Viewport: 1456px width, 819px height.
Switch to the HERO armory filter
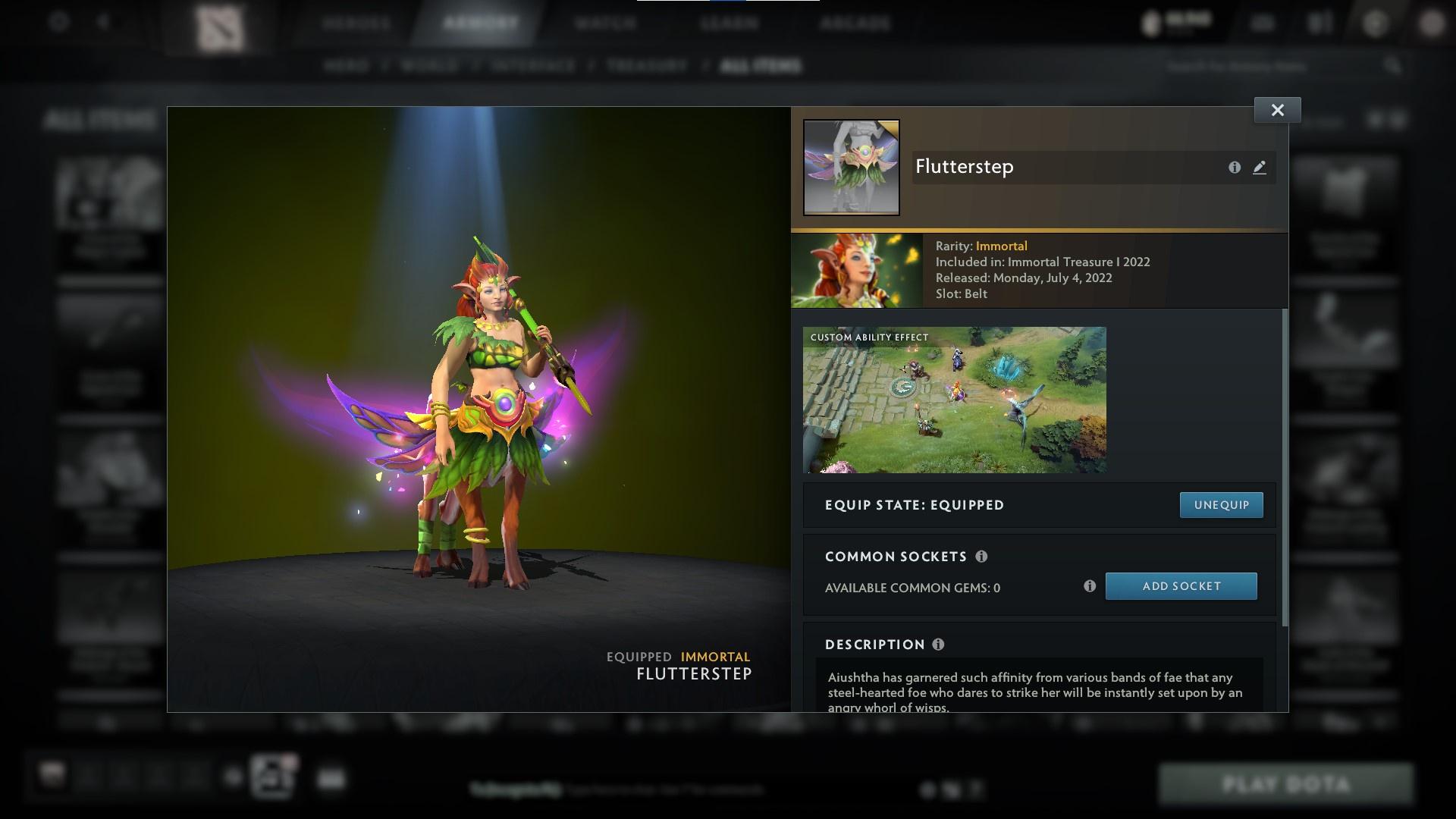point(347,66)
